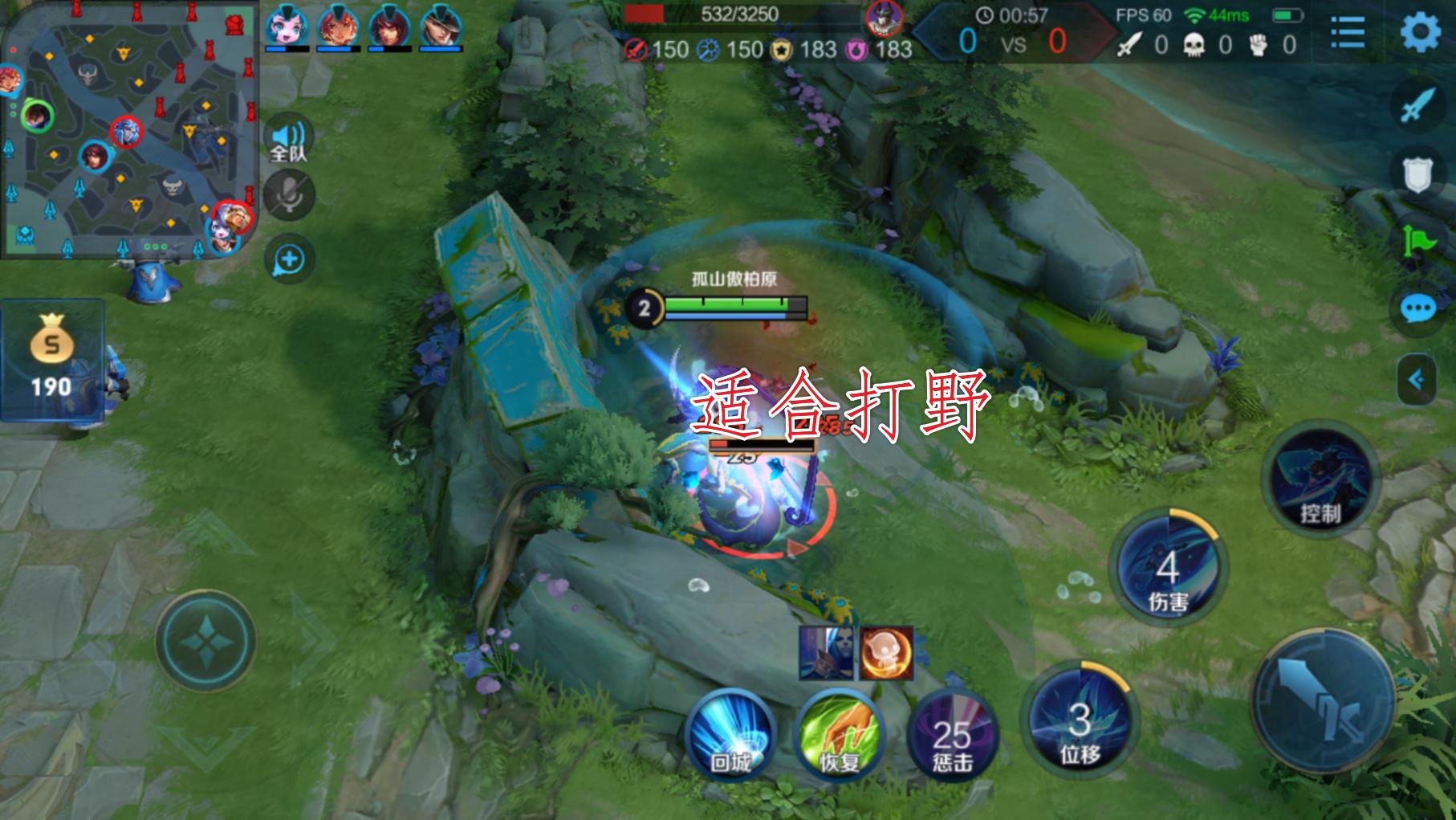This screenshot has height=820, width=1456.
Task: Open the settings gear icon
Action: (1421, 33)
